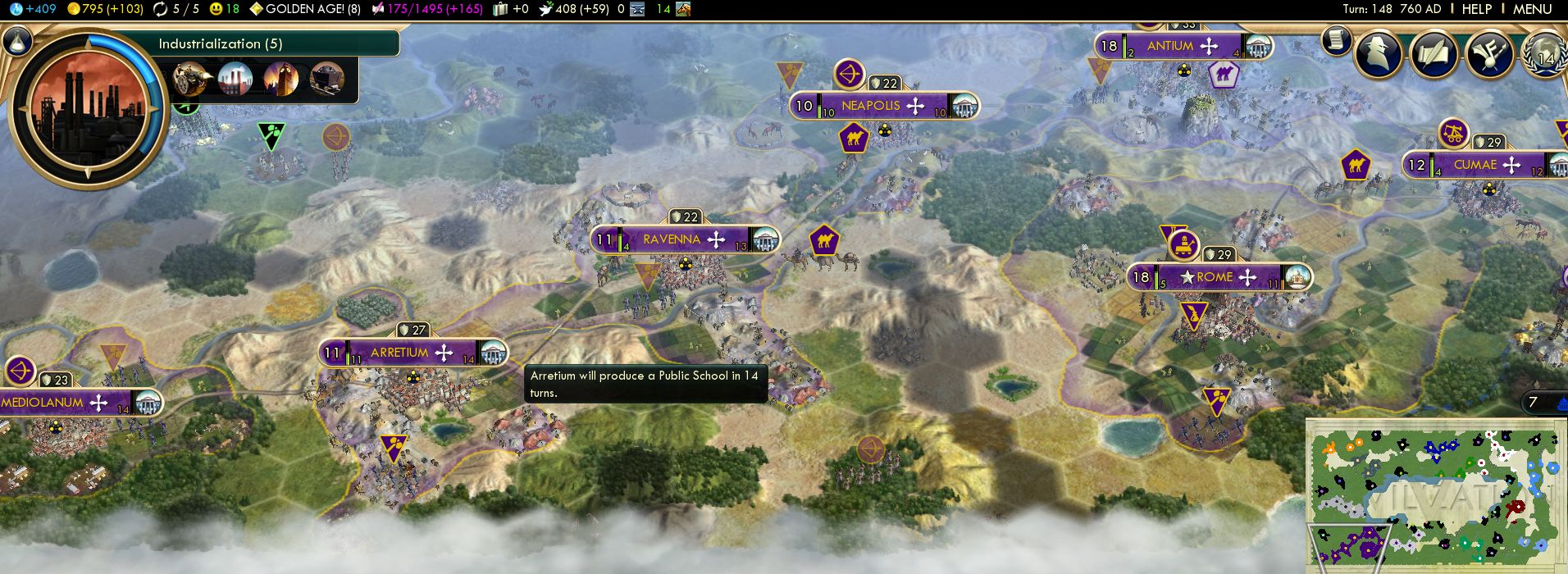Click the happiness smiley face
This screenshot has height=574, width=1568.
(x=217, y=9)
